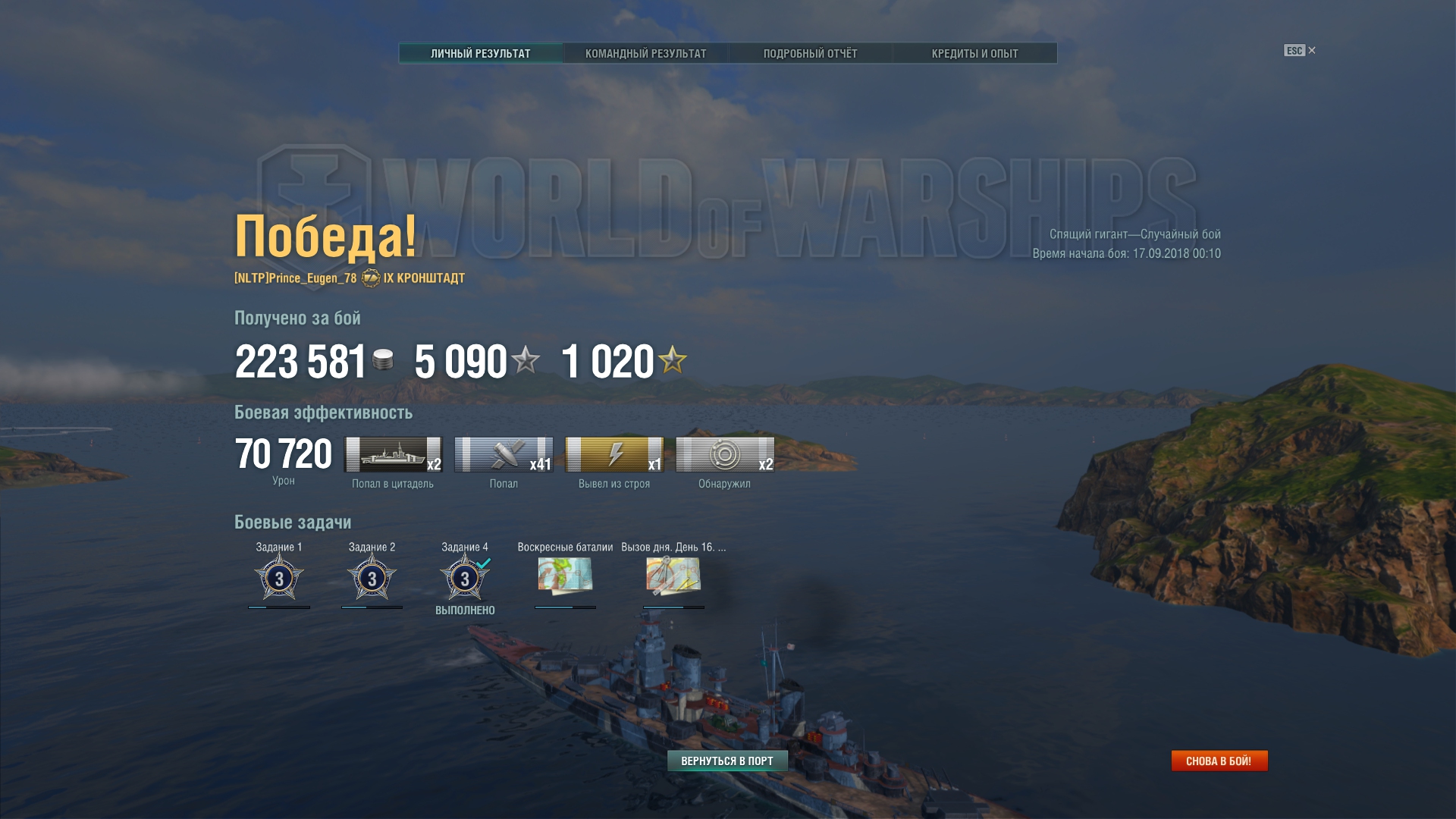
Task: Start another battle with СНОВА В БОЙ!
Action: (1219, 761)
